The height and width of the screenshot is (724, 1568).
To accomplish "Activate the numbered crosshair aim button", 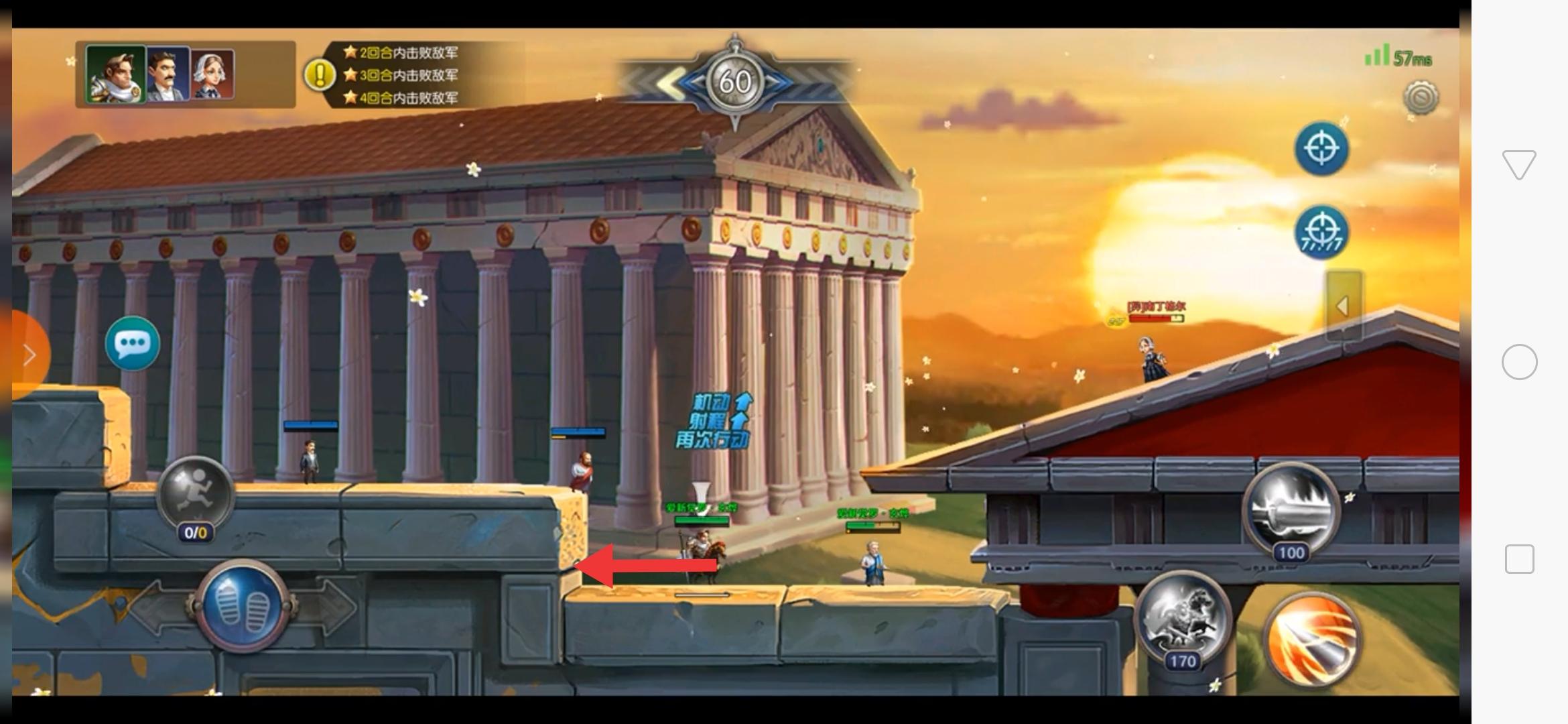I will click(x=1321, y=233).
